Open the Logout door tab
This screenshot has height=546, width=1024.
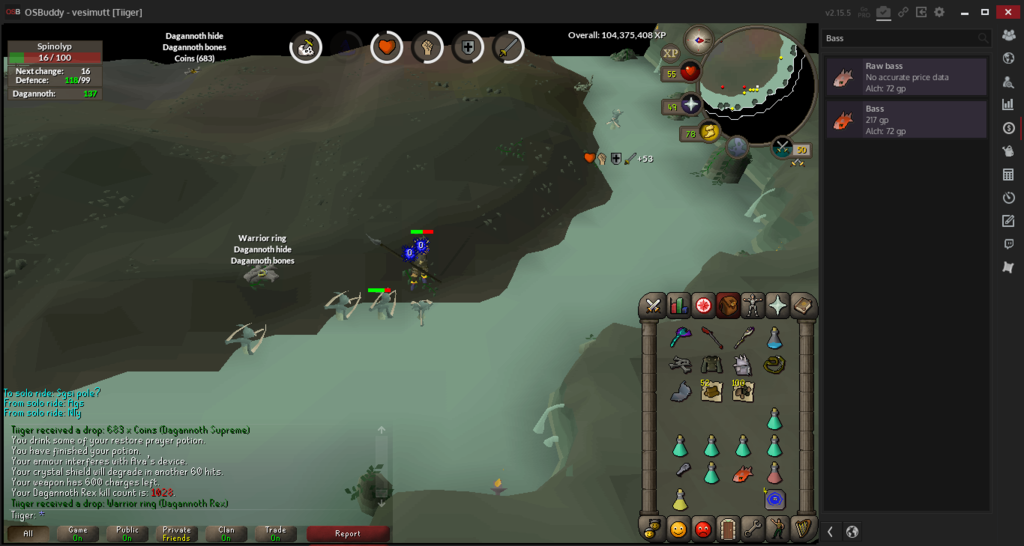727,528
